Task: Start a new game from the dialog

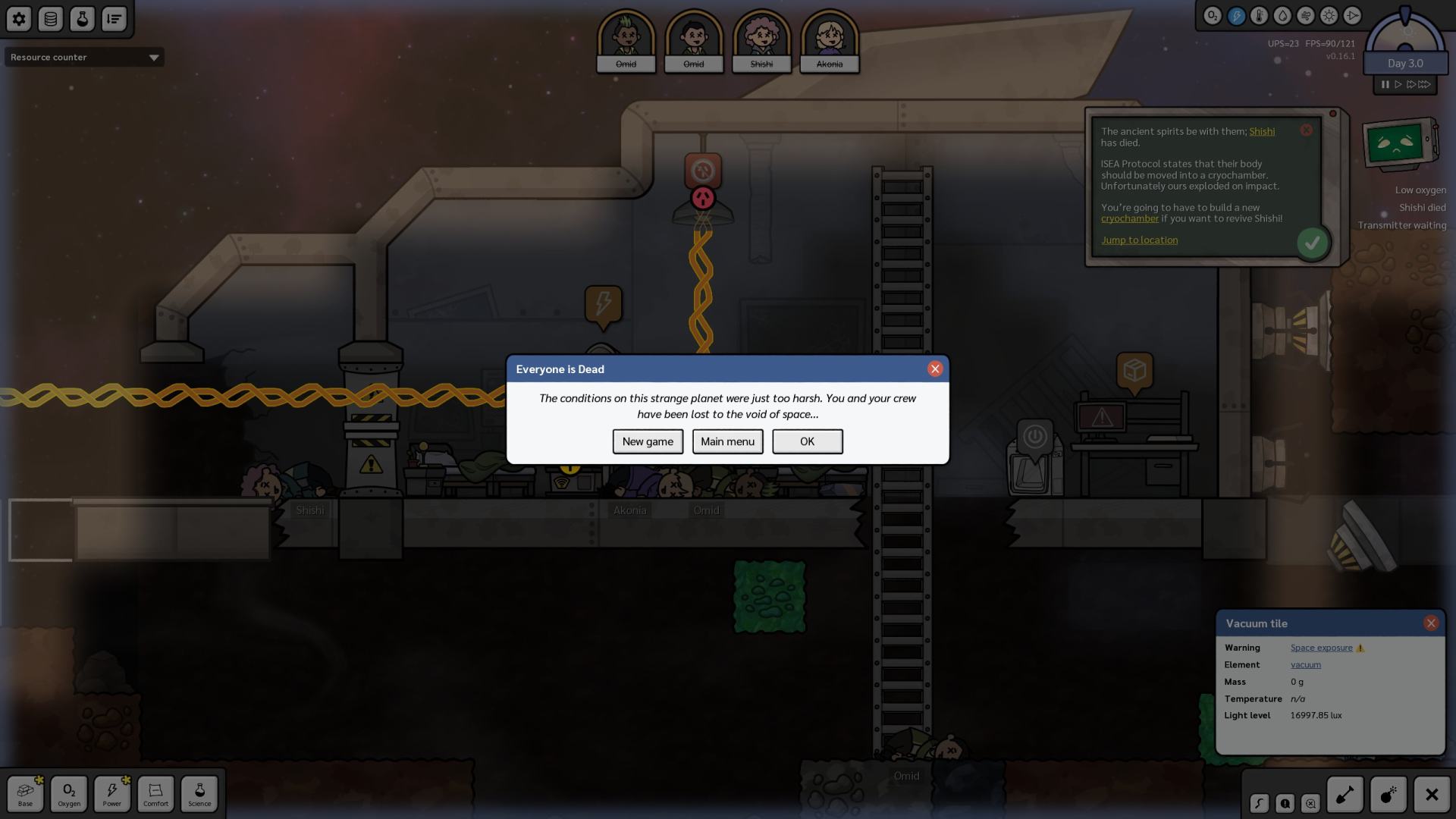Action: click(x=648, y=441)
